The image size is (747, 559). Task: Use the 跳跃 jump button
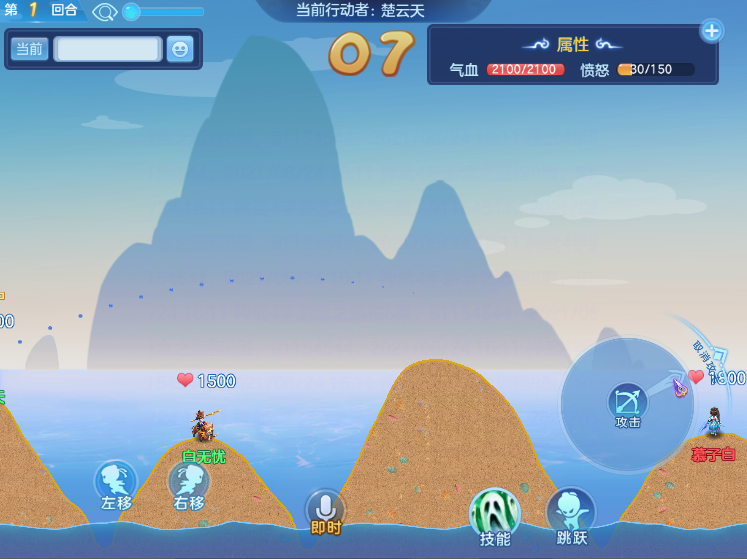(x=571, y=512)
